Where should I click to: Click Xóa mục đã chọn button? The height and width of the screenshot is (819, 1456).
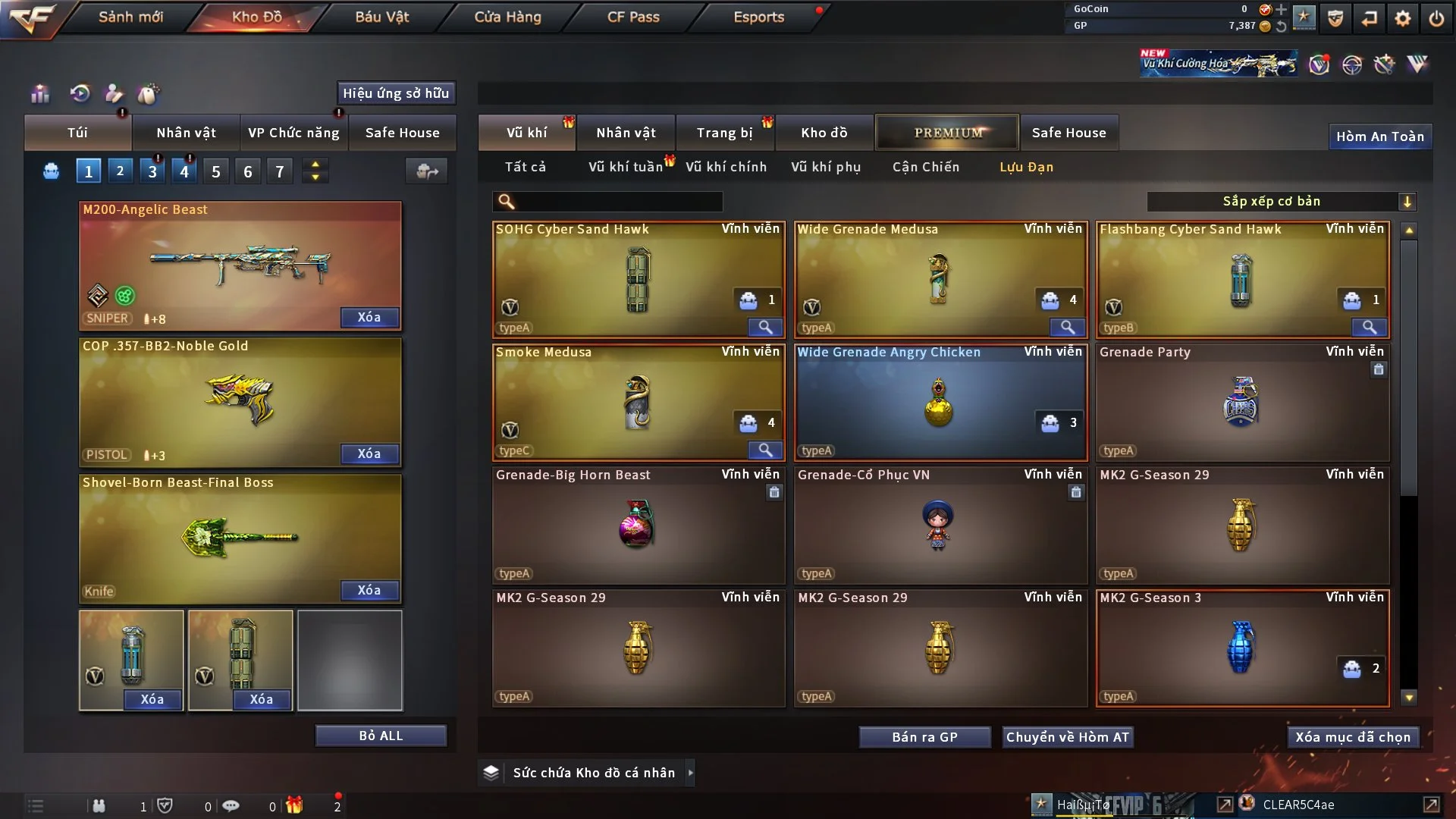(1353, 737)
